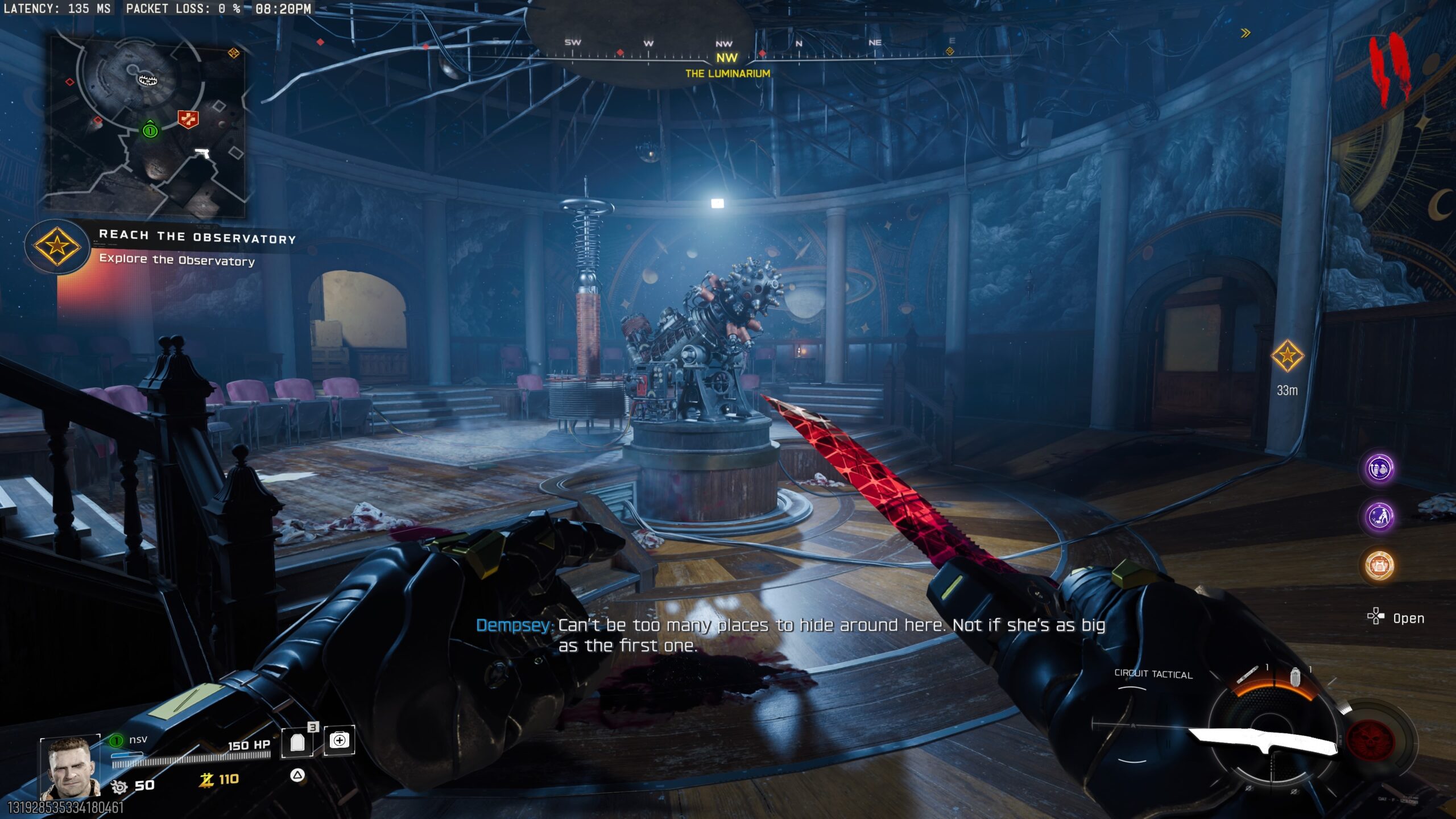Click the Dempsey character portrait
Image resolution: width=1456 pixels, height=819 pixels.
coord(71,768)
